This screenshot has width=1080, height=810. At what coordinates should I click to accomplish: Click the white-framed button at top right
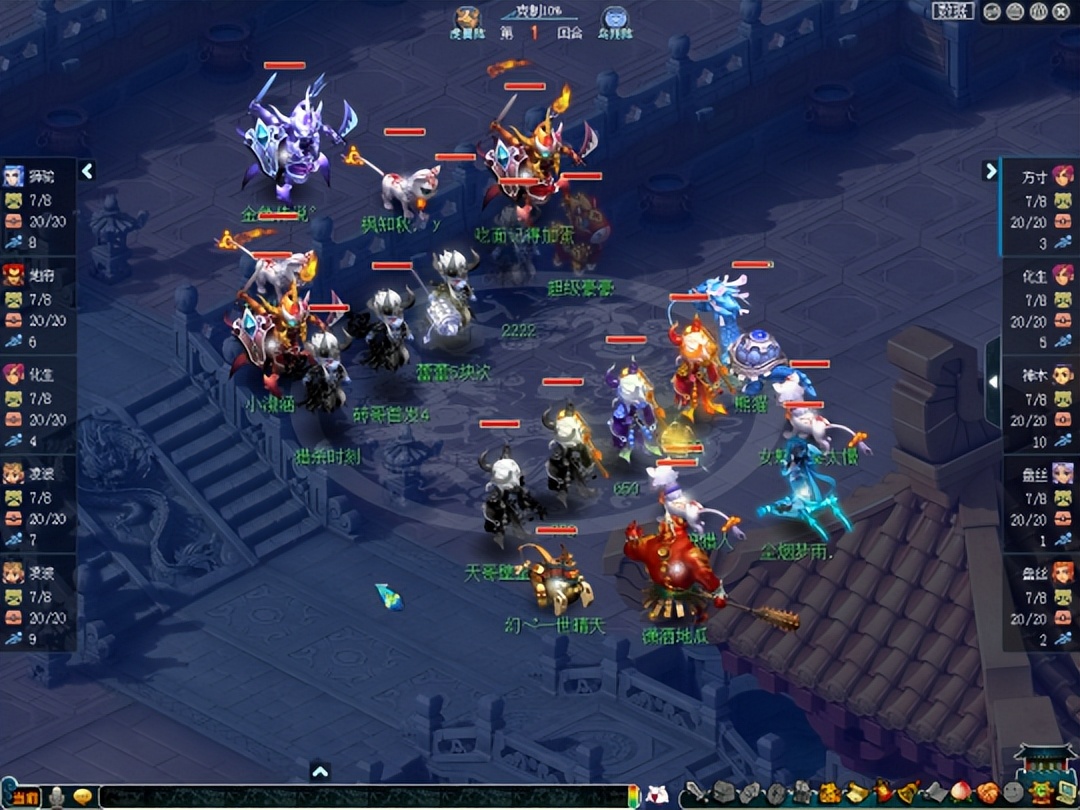pyautogui.click(x=953, y=11)
